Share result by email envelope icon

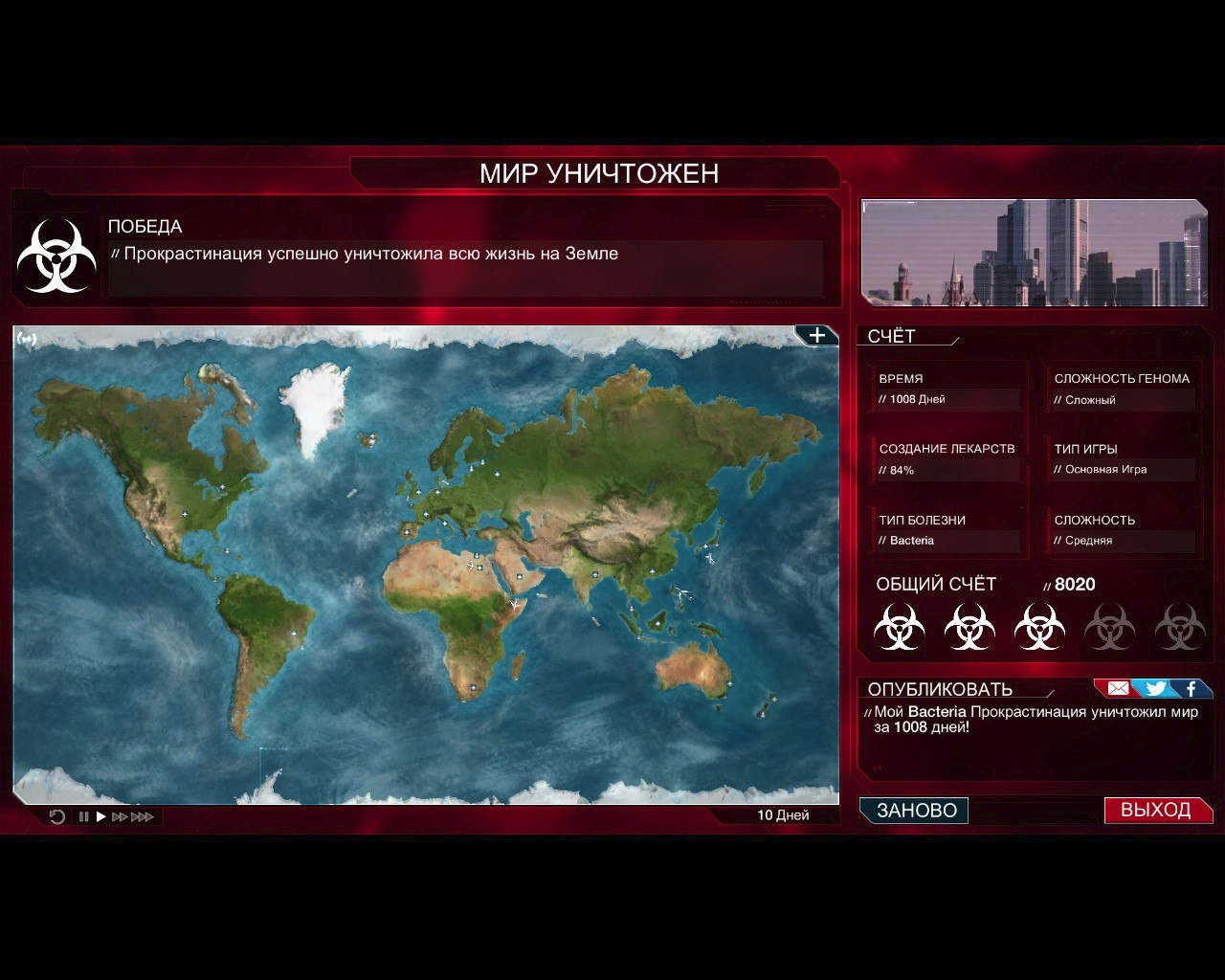click(1117, 688)
